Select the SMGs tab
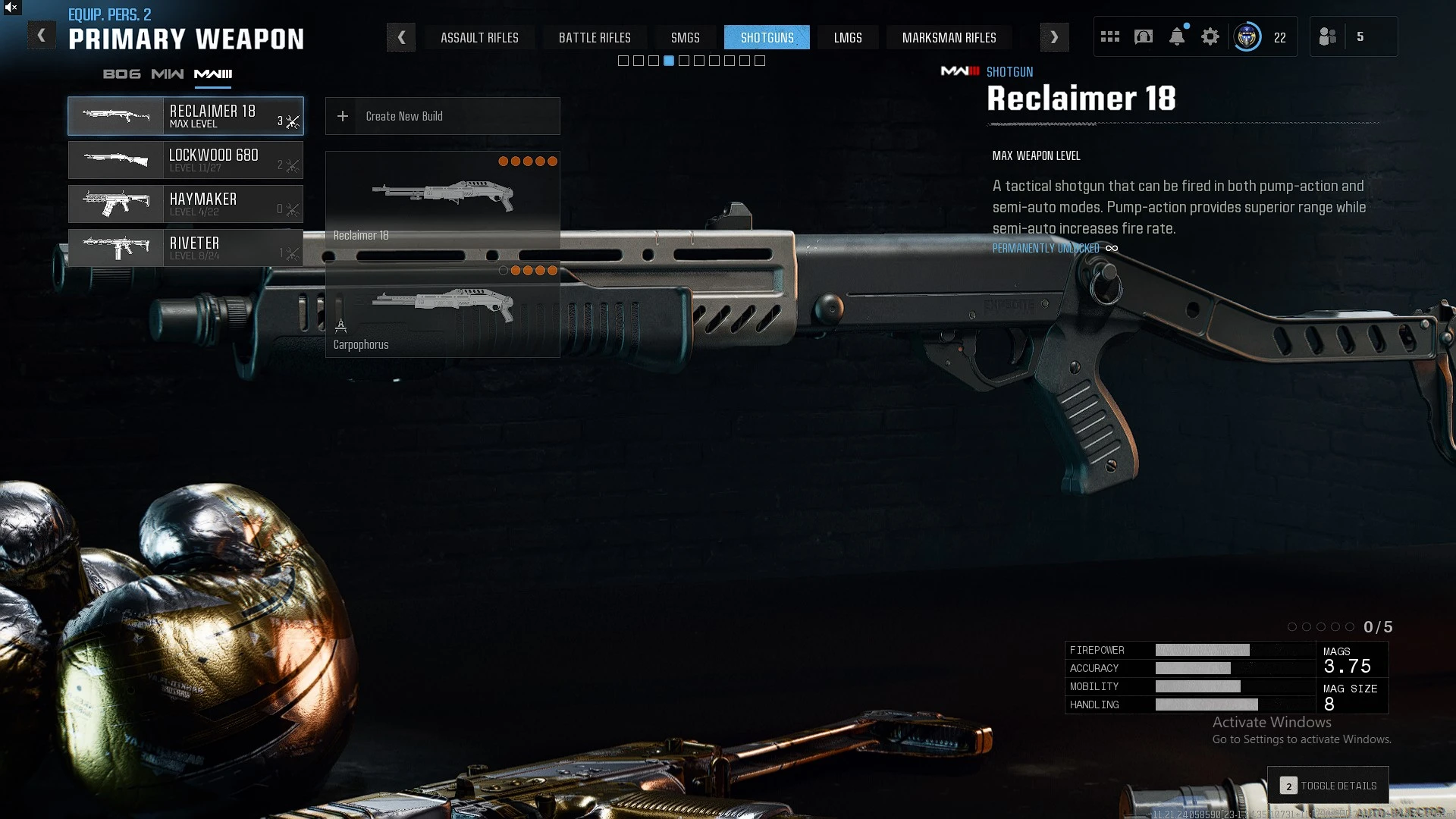The width and height of the screenshot is (1456, 819). [685, 37]
